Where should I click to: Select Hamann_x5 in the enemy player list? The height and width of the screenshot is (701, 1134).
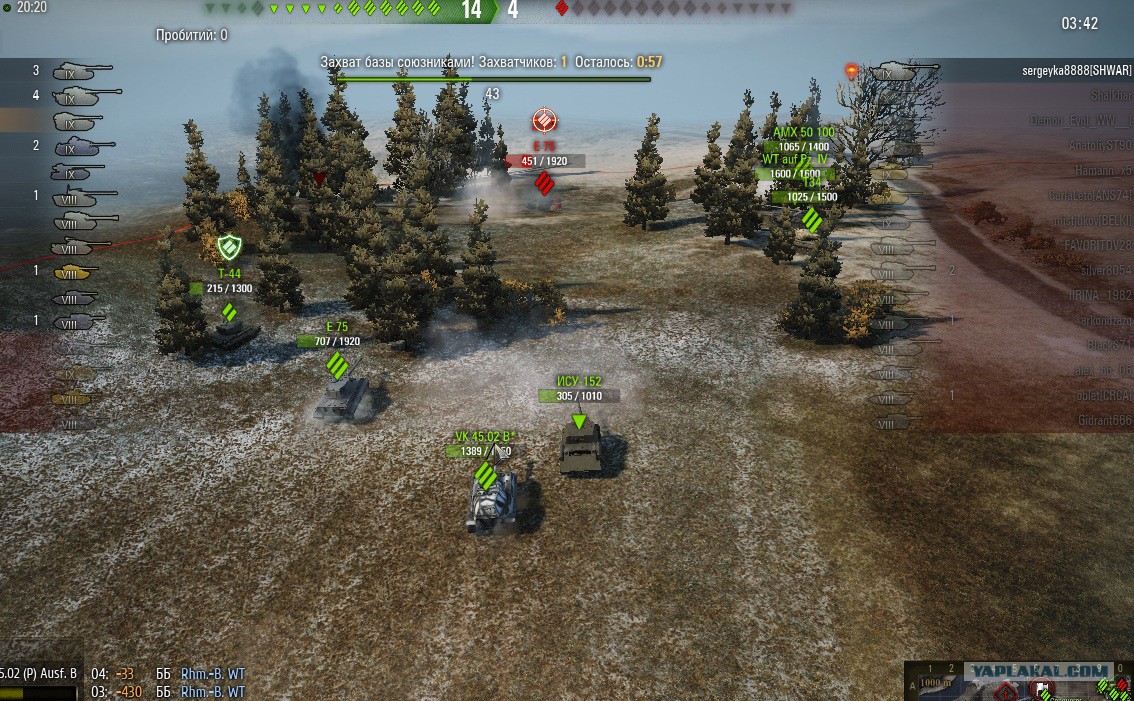(1097, 170)
